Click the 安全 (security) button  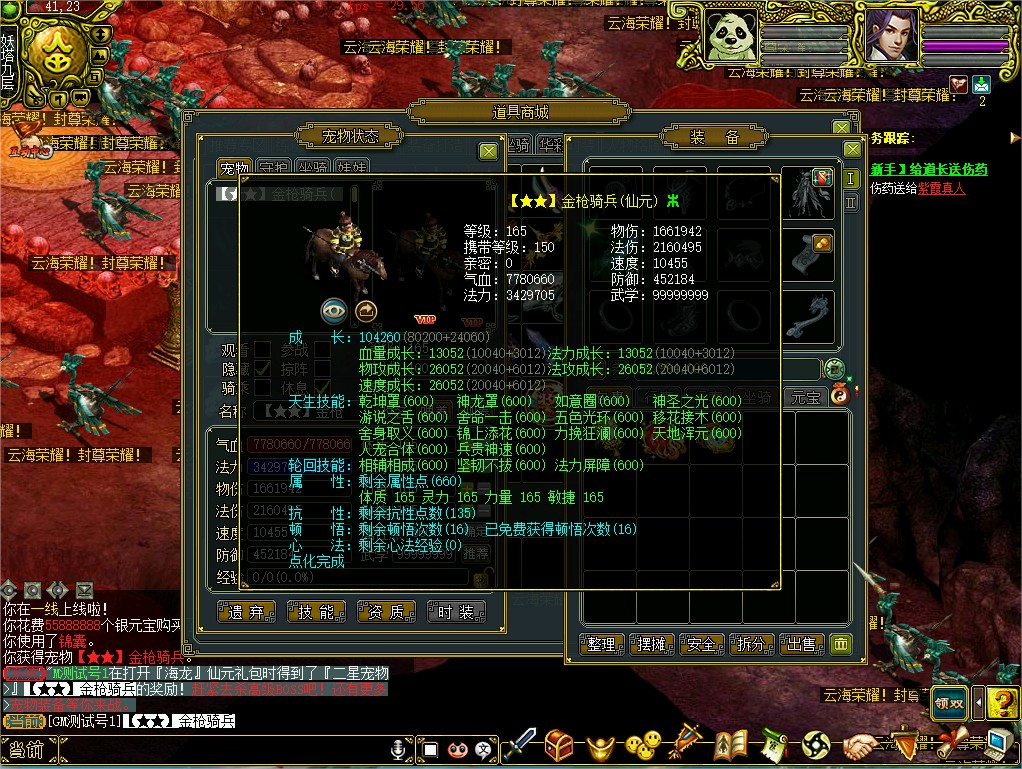tap(702, 645)
